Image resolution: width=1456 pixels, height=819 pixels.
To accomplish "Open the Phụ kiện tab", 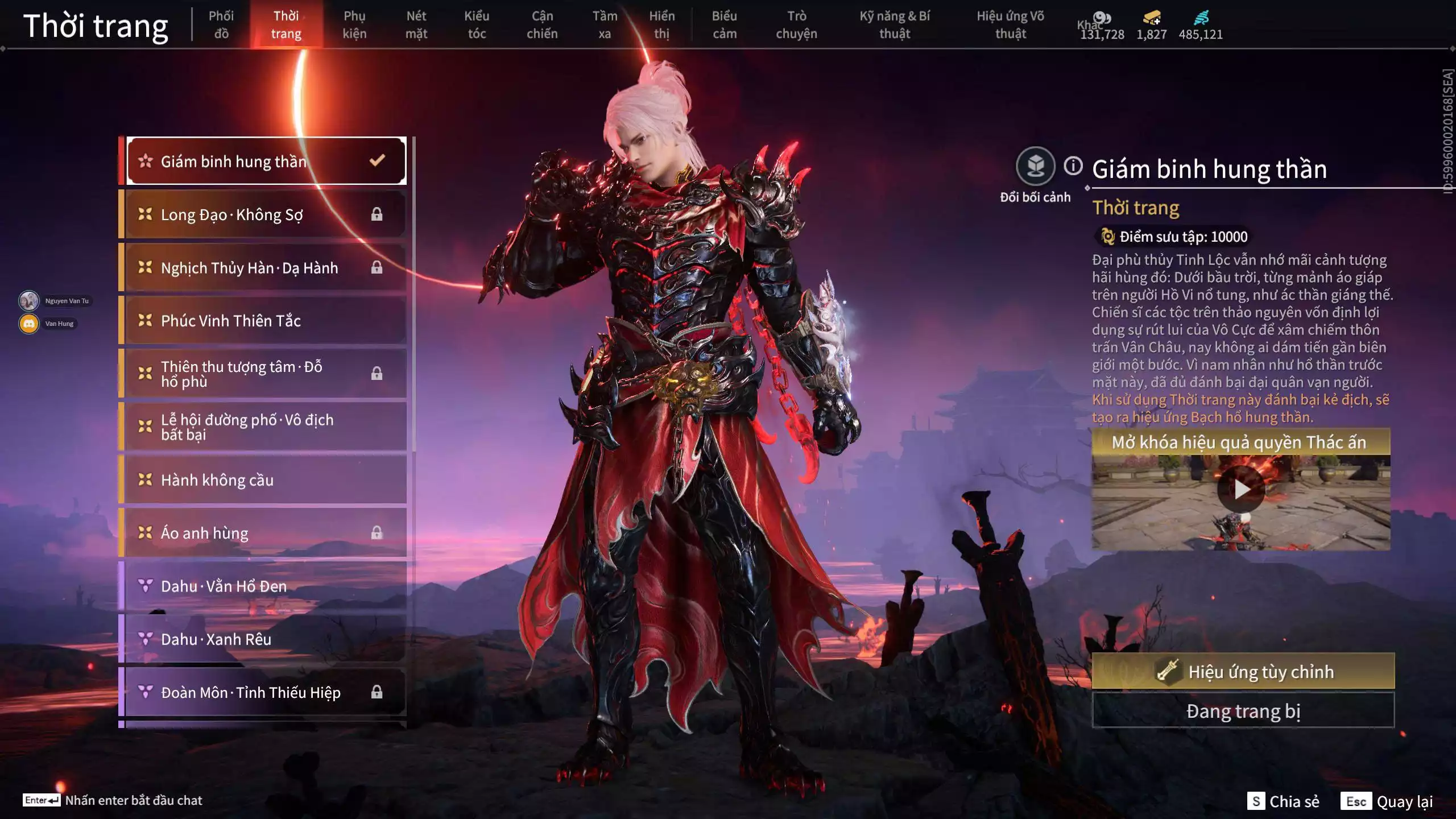I will click(x=354, y=24).
